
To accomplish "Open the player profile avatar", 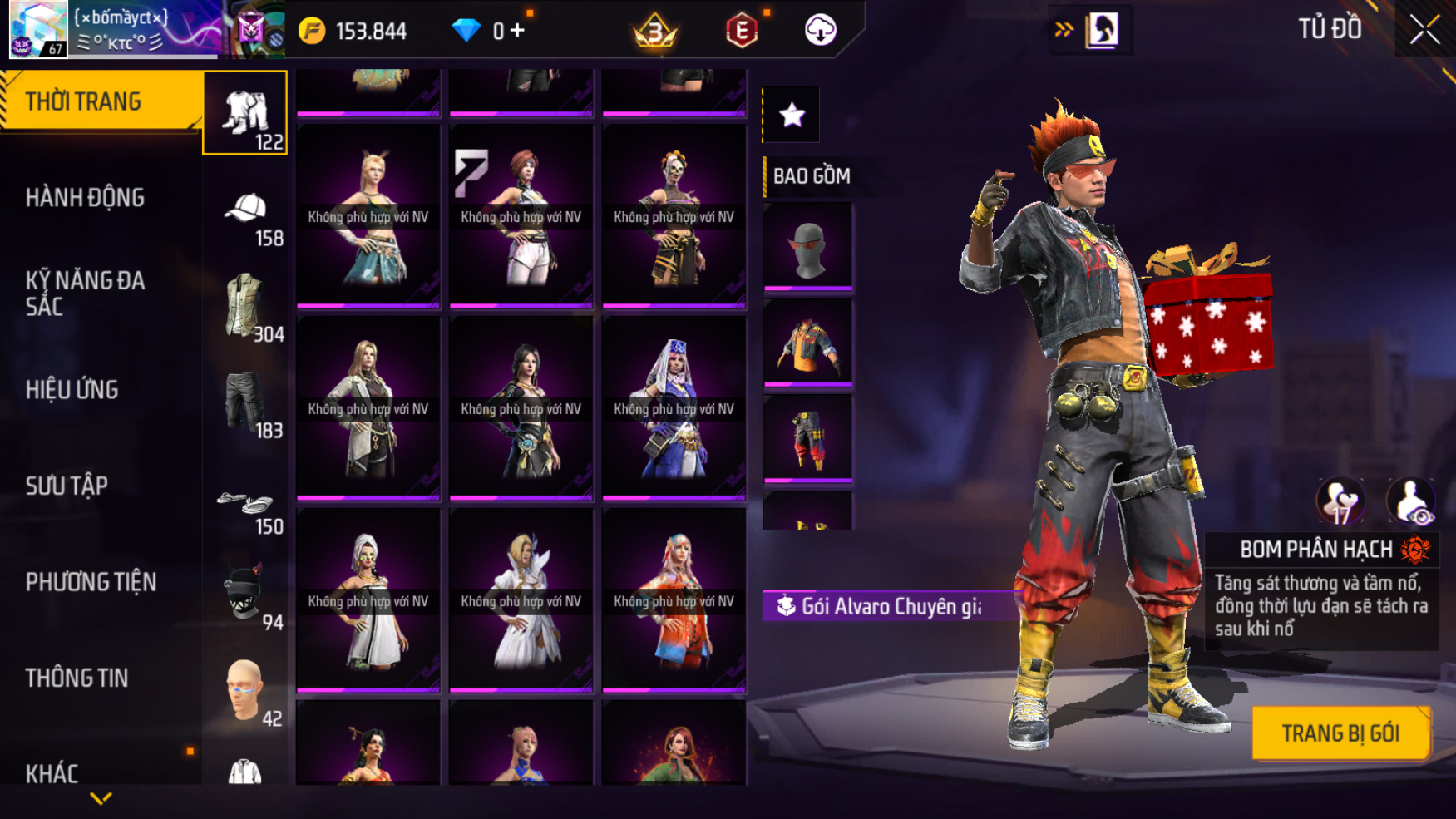I will point(37,30).
